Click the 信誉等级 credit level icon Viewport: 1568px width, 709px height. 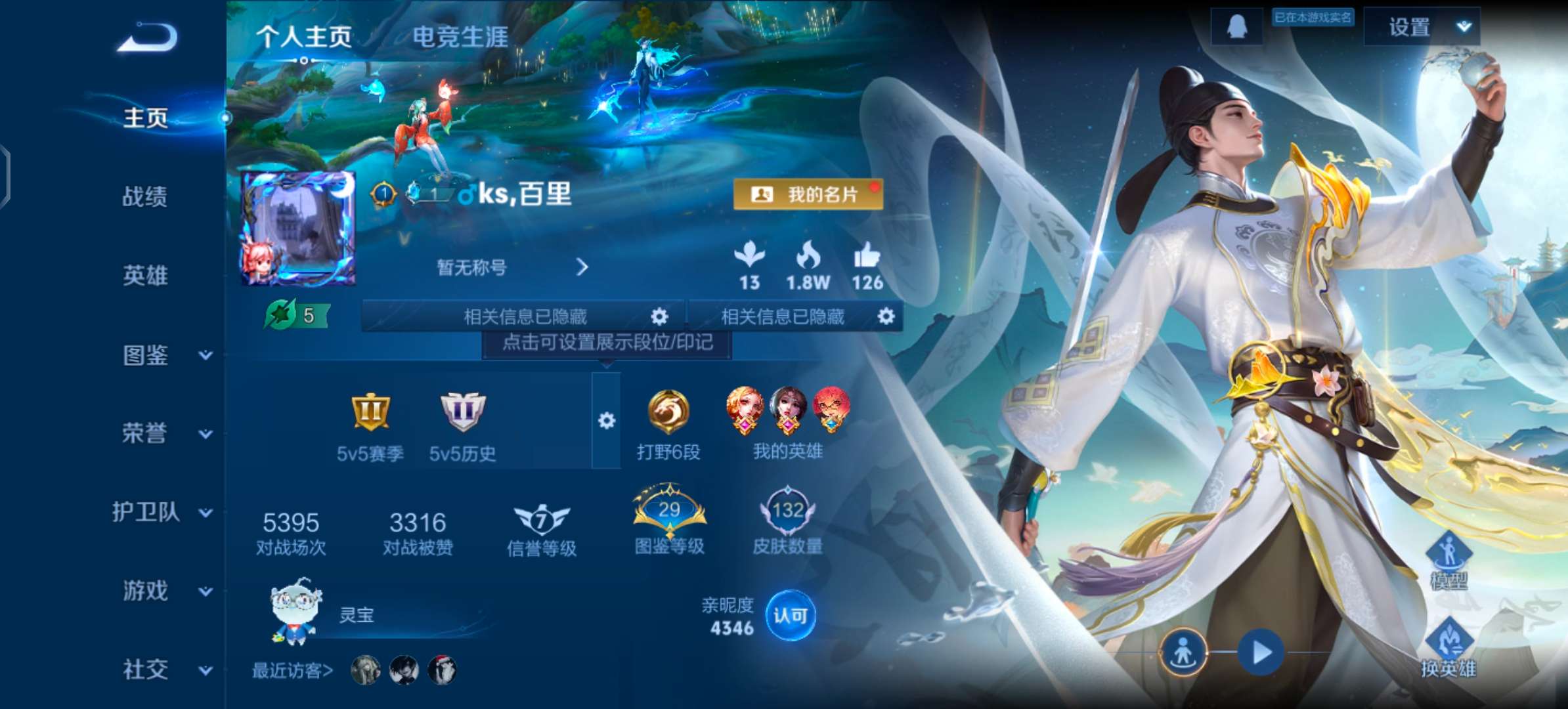[x=540, y=519]
